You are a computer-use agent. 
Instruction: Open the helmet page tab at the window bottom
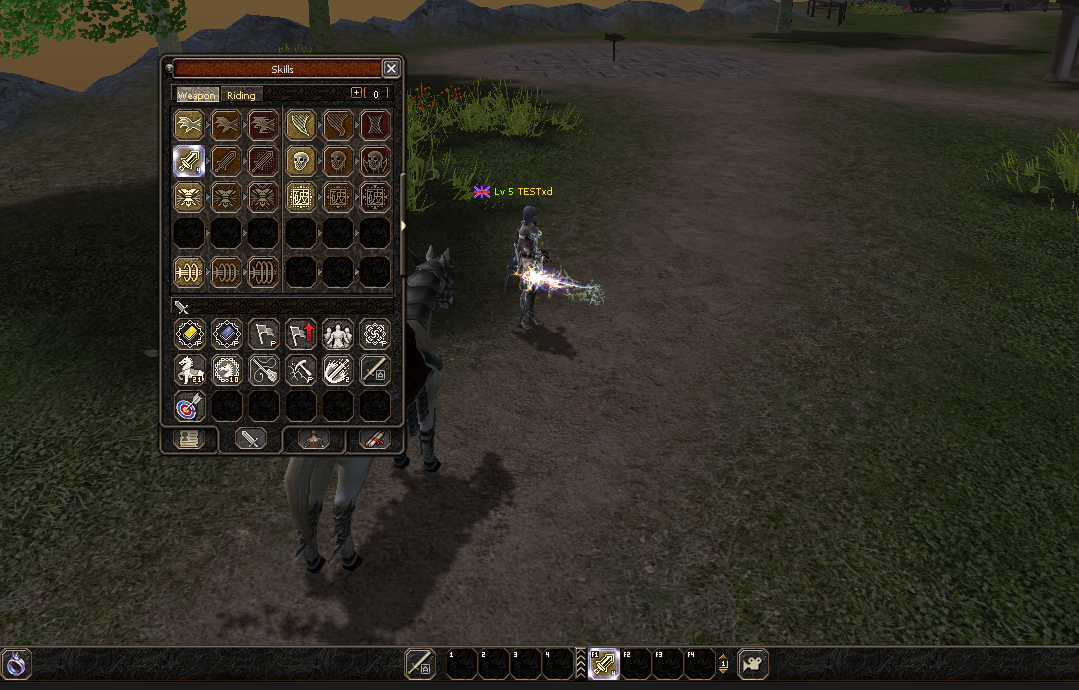(313, 439)
